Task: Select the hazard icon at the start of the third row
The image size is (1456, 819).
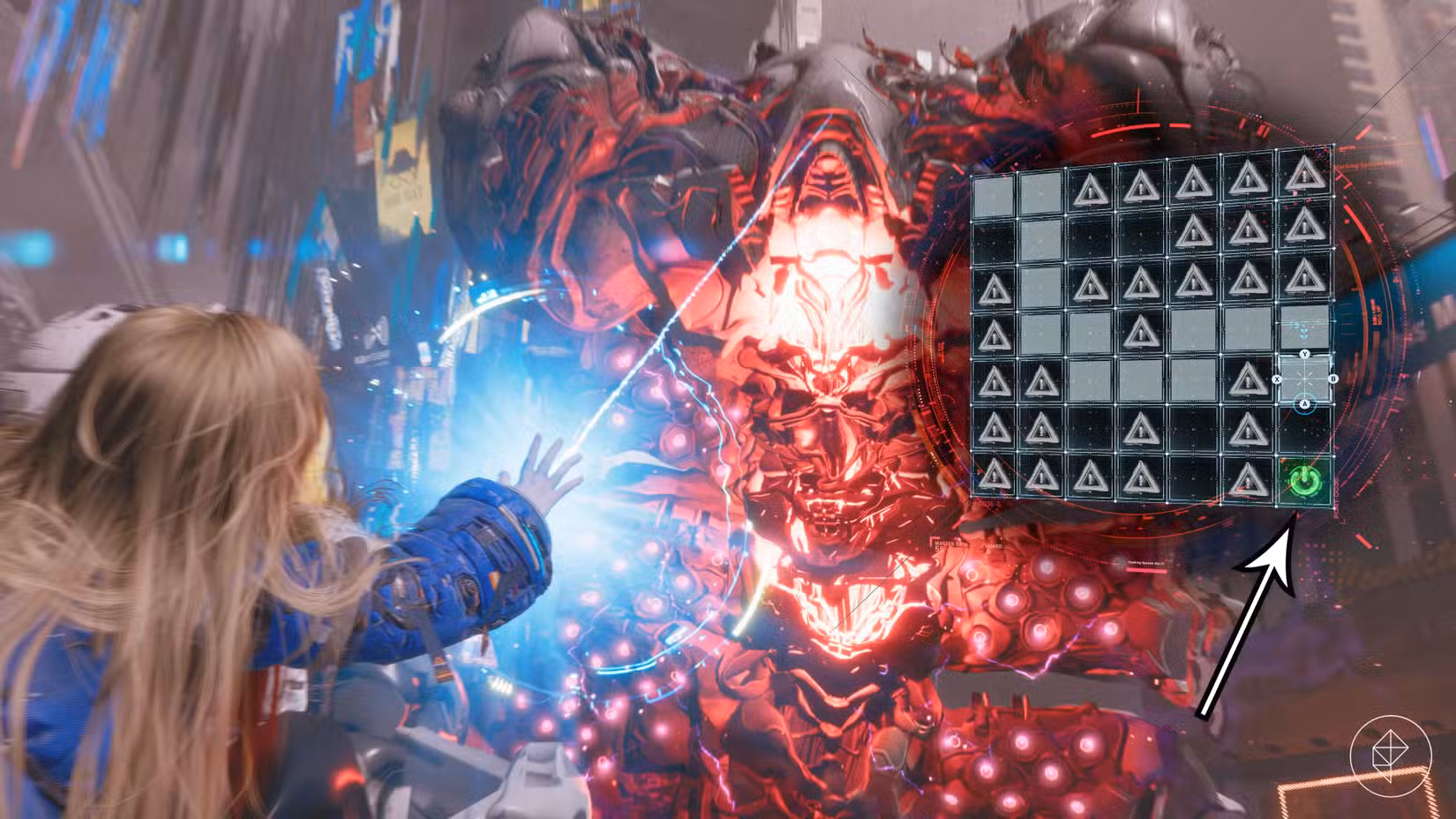Action: click(x=994, y=284)
